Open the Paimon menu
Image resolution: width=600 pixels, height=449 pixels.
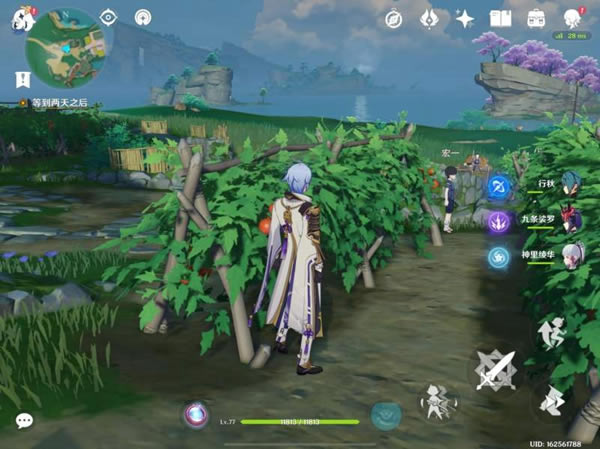click(x=22, y=19)
